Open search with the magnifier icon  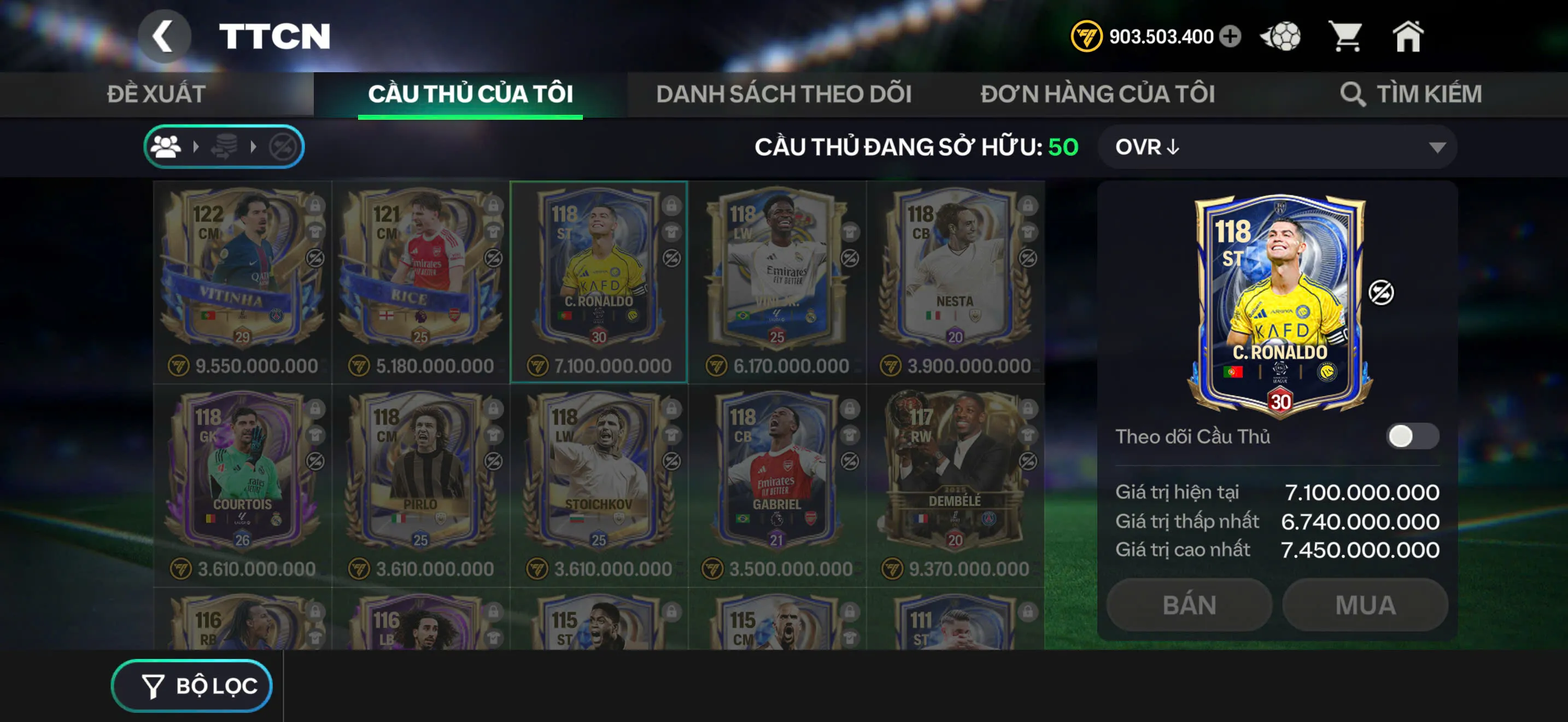pyautogui.click(x=1355, y=93)
